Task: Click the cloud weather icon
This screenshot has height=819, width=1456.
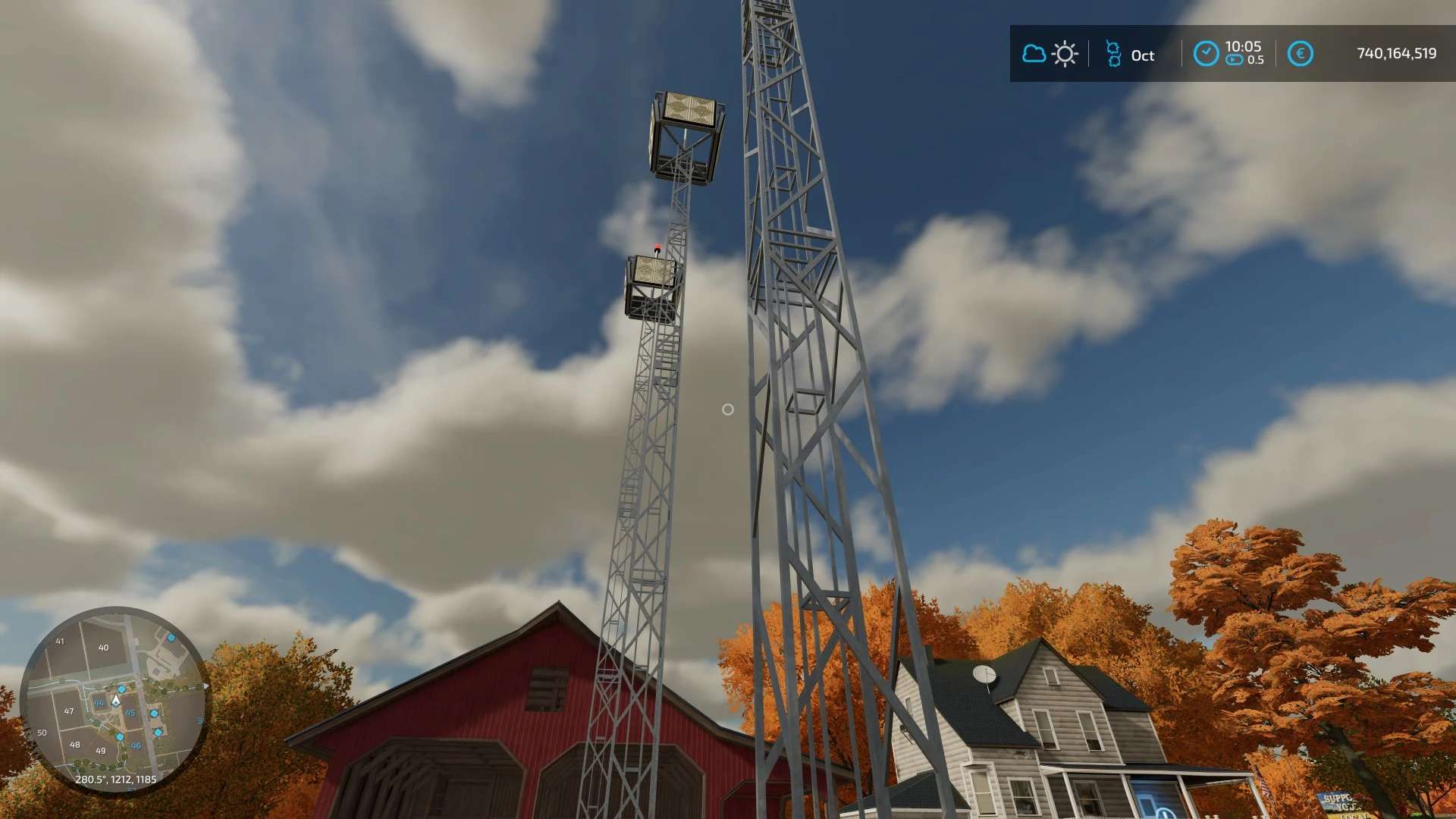Action: tap(1034, 54)
